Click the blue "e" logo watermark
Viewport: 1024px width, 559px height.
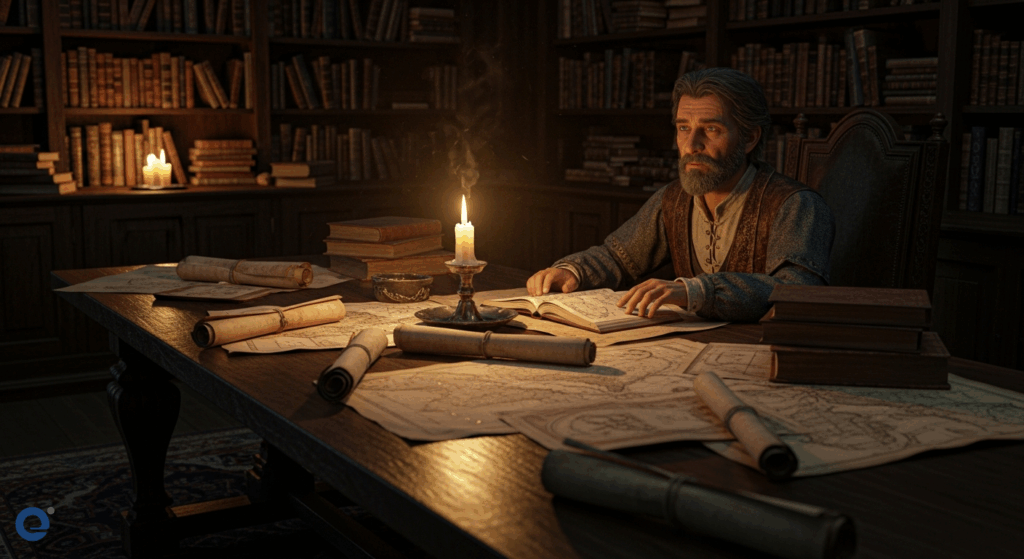[33, 523]
